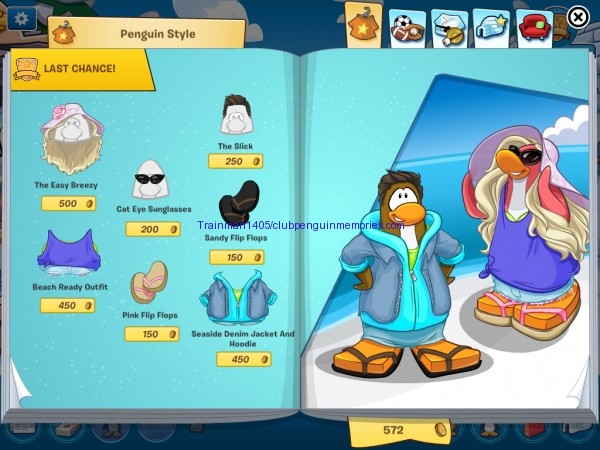Open the igloo catalog tab
This screenshot has height=450, width=600.
[491, 26]
